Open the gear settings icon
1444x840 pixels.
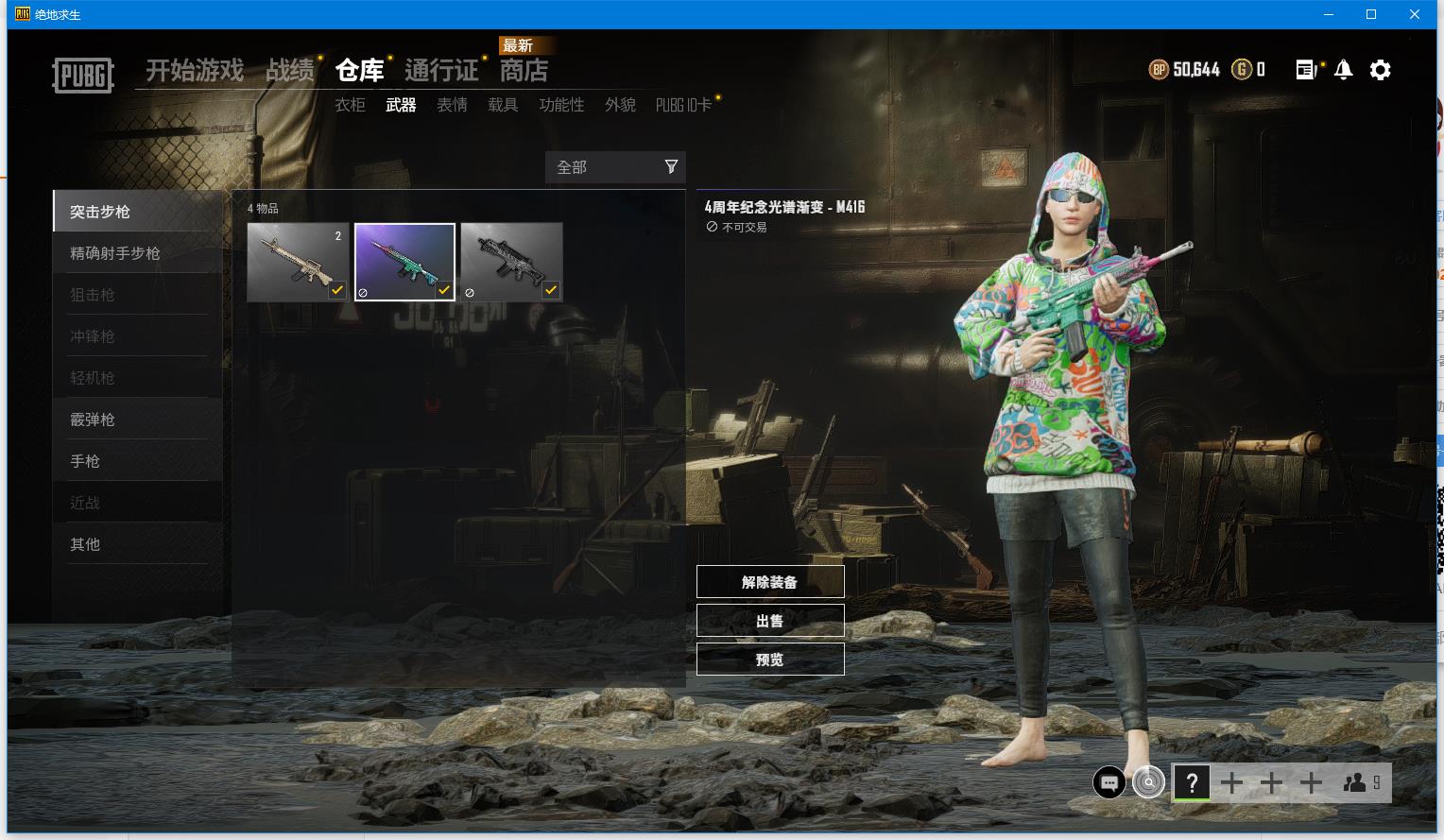point(1380,70)
